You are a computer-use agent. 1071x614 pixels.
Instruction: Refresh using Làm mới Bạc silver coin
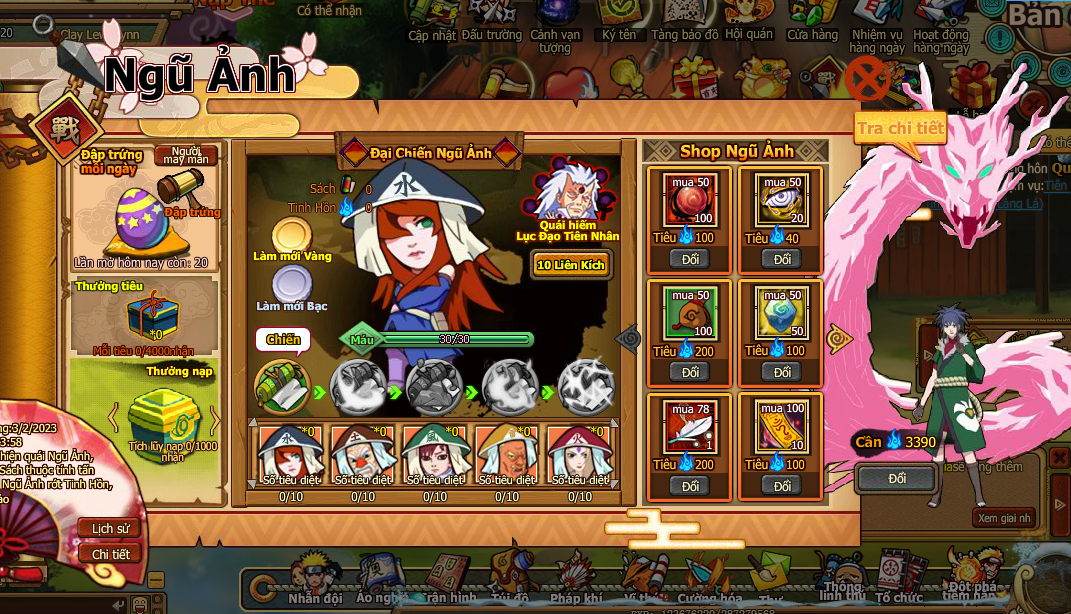(x=291, y=284)
